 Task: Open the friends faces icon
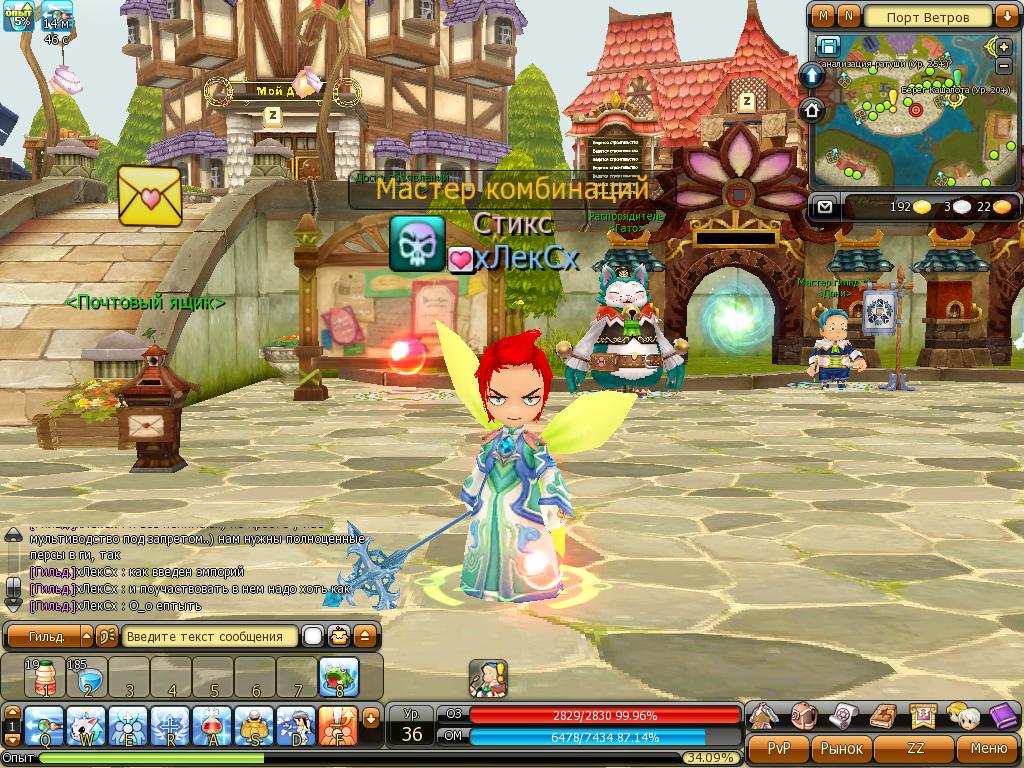point(963,716)
